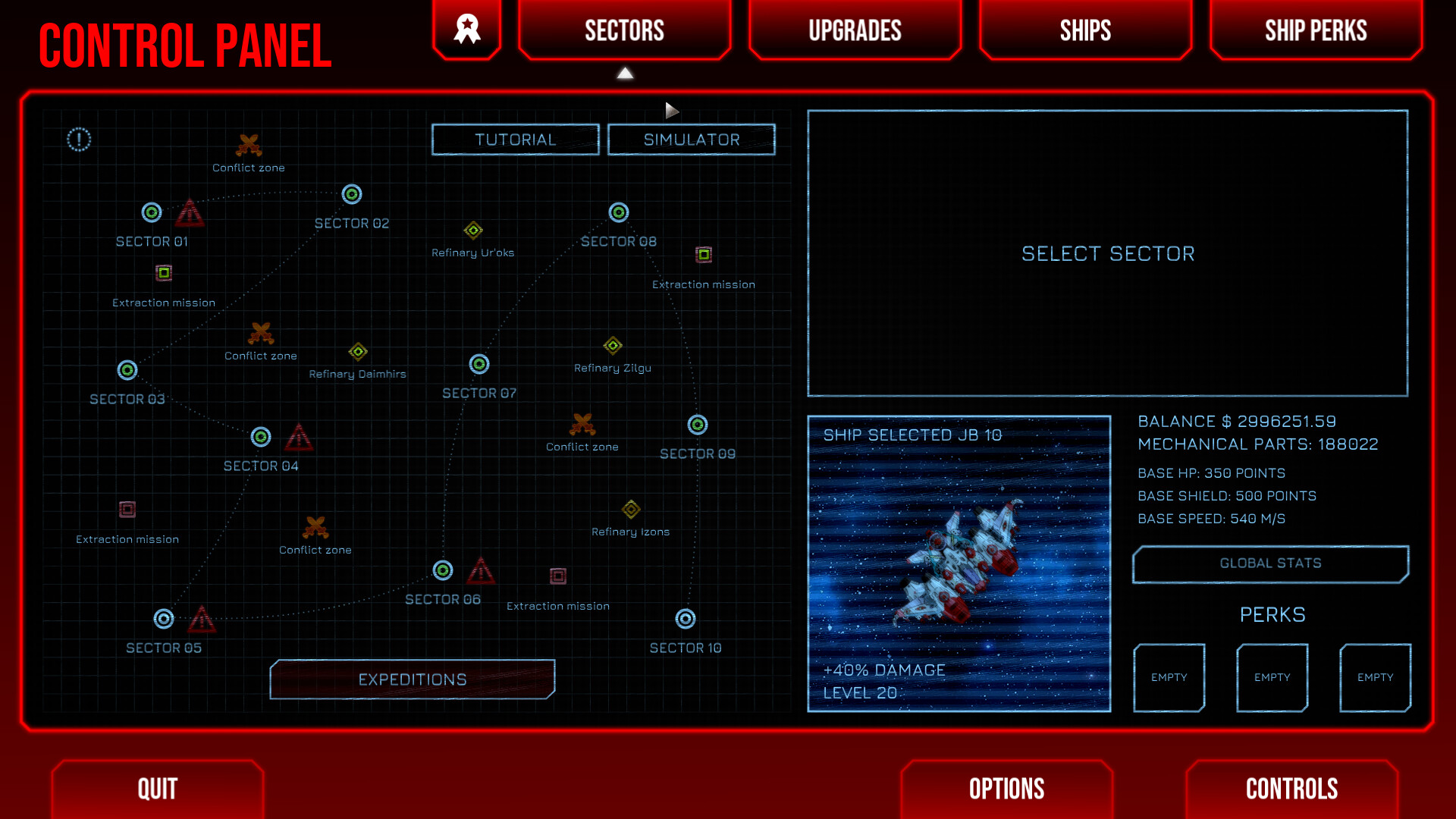The height and width of the screenshot is (819, 1456).
Task: Open the Ship Perks tab
Action: (1316, 30)
